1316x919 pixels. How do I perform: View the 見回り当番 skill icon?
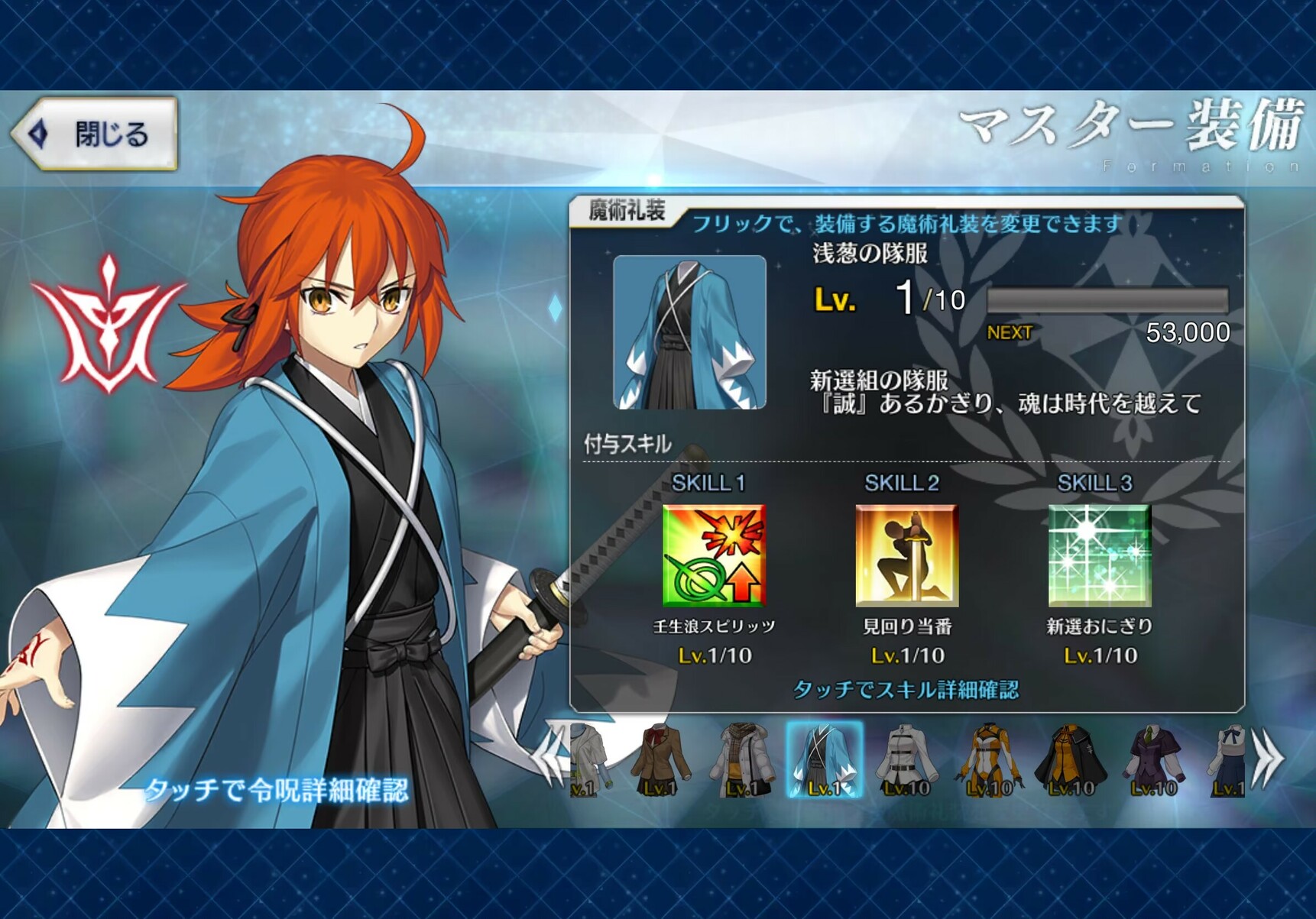906,555
